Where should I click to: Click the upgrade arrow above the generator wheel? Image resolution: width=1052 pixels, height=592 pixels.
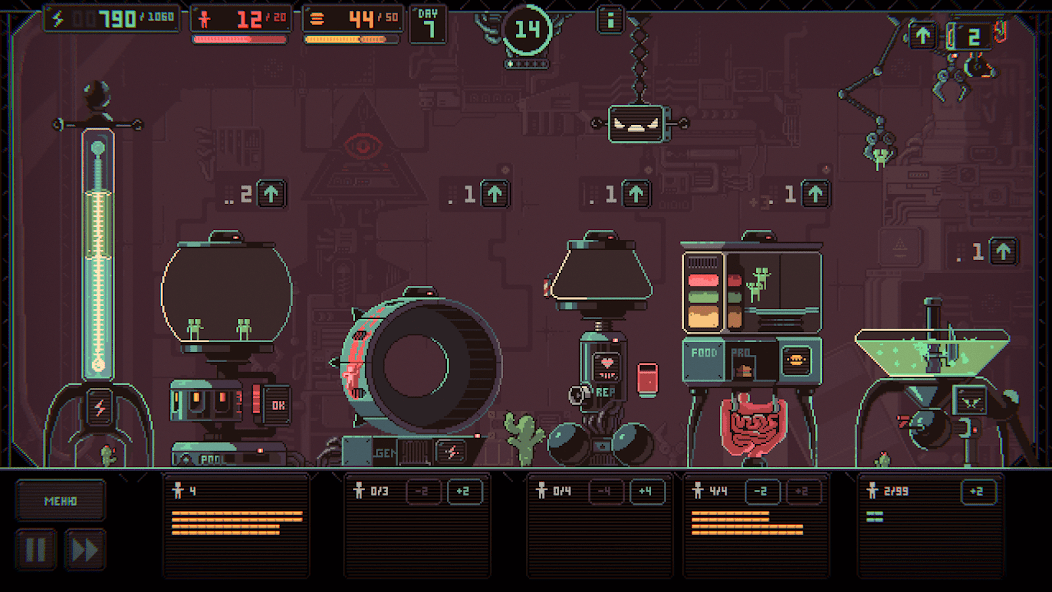point(495,193)
